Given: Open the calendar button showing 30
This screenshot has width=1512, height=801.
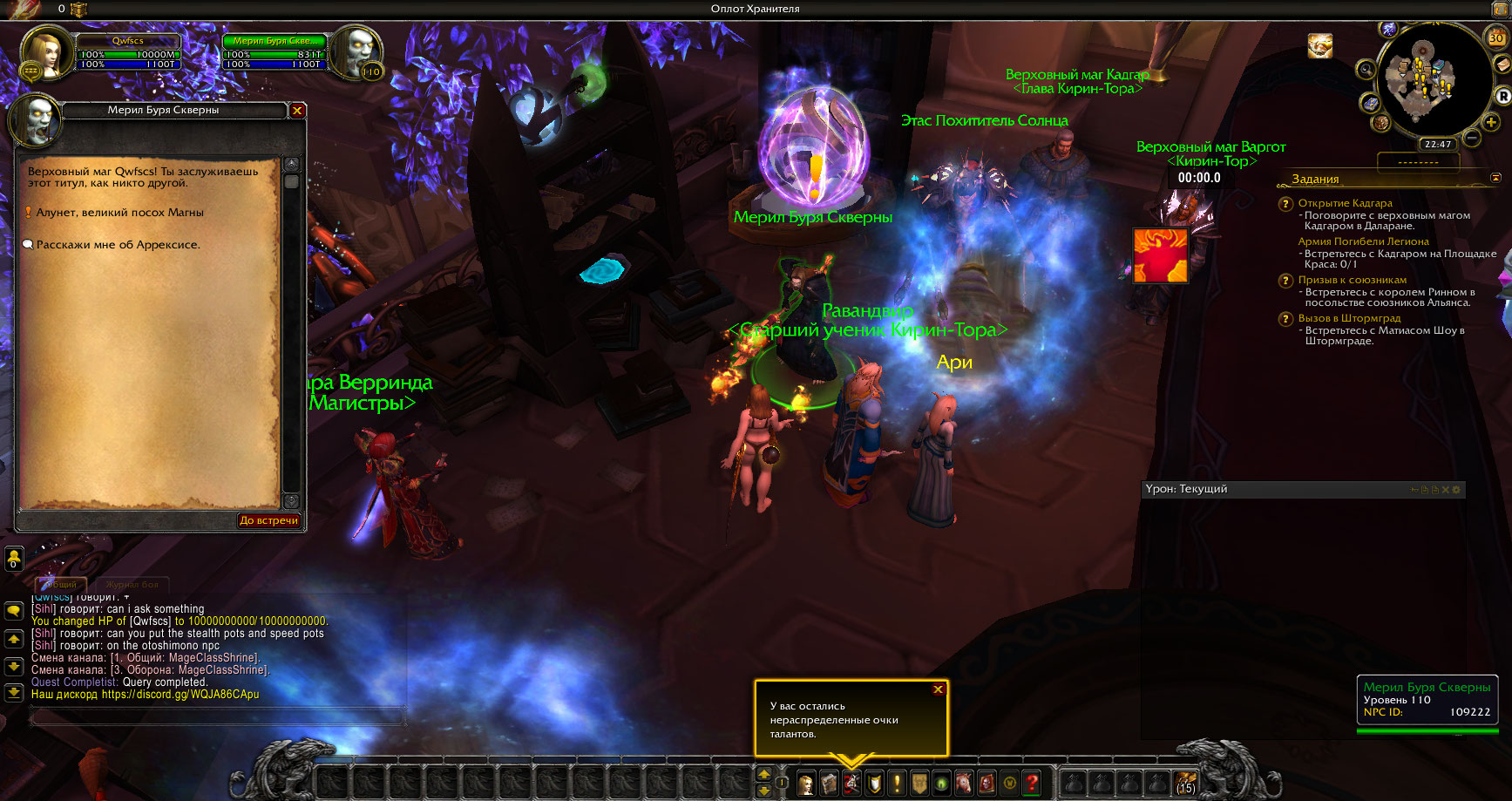Looking at the screenshot, I should 1496,37.
